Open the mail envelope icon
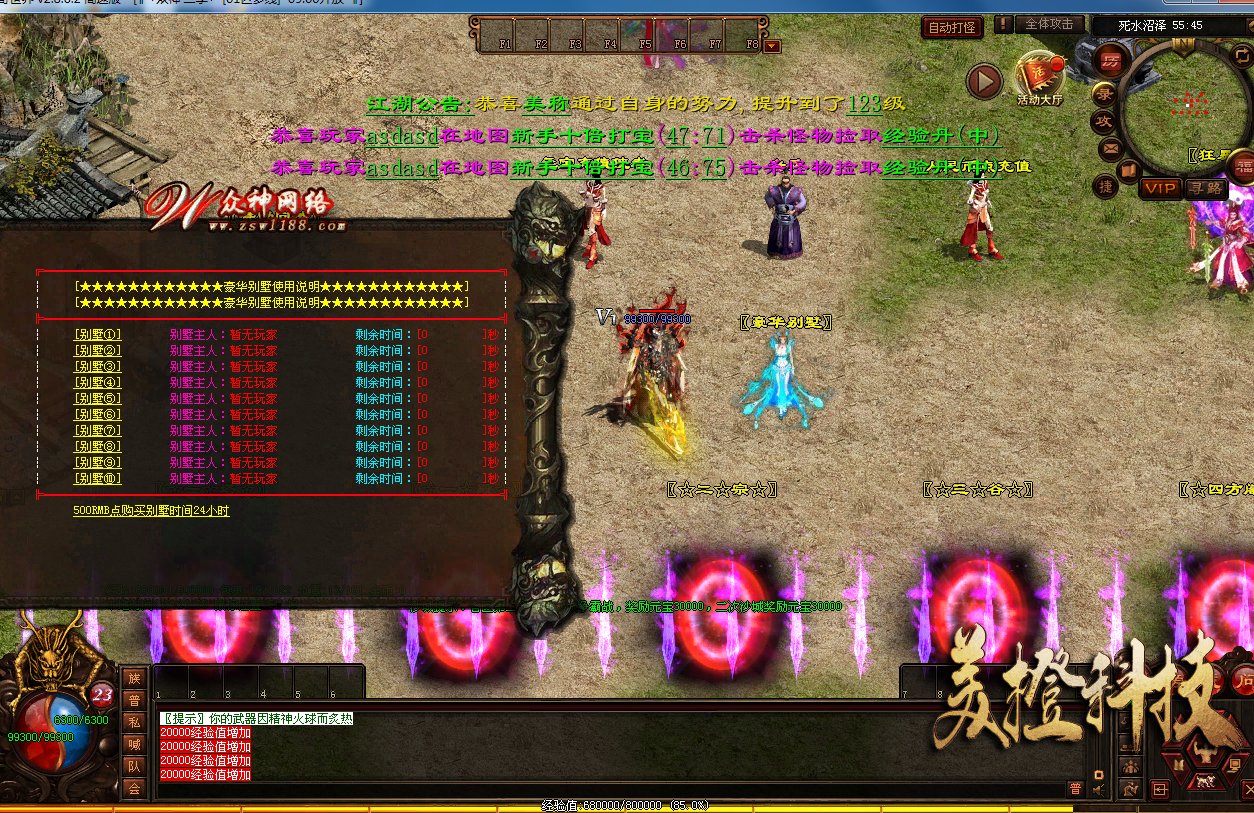The width and height of the screenshot is (1254, 813). coord(1110,149)
